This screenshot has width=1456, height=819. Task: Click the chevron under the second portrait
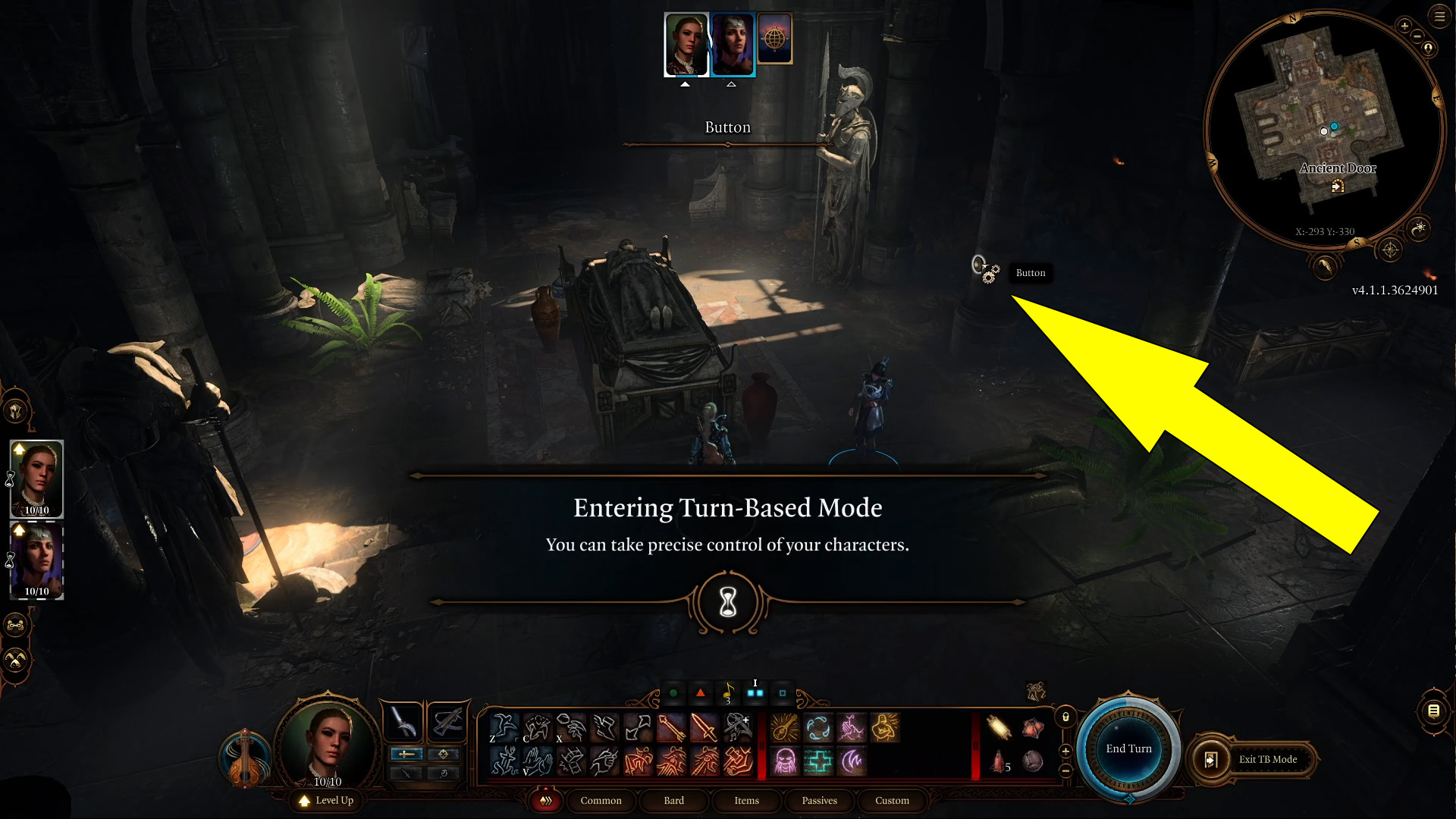pyautogui.click(x=731, y=83)
